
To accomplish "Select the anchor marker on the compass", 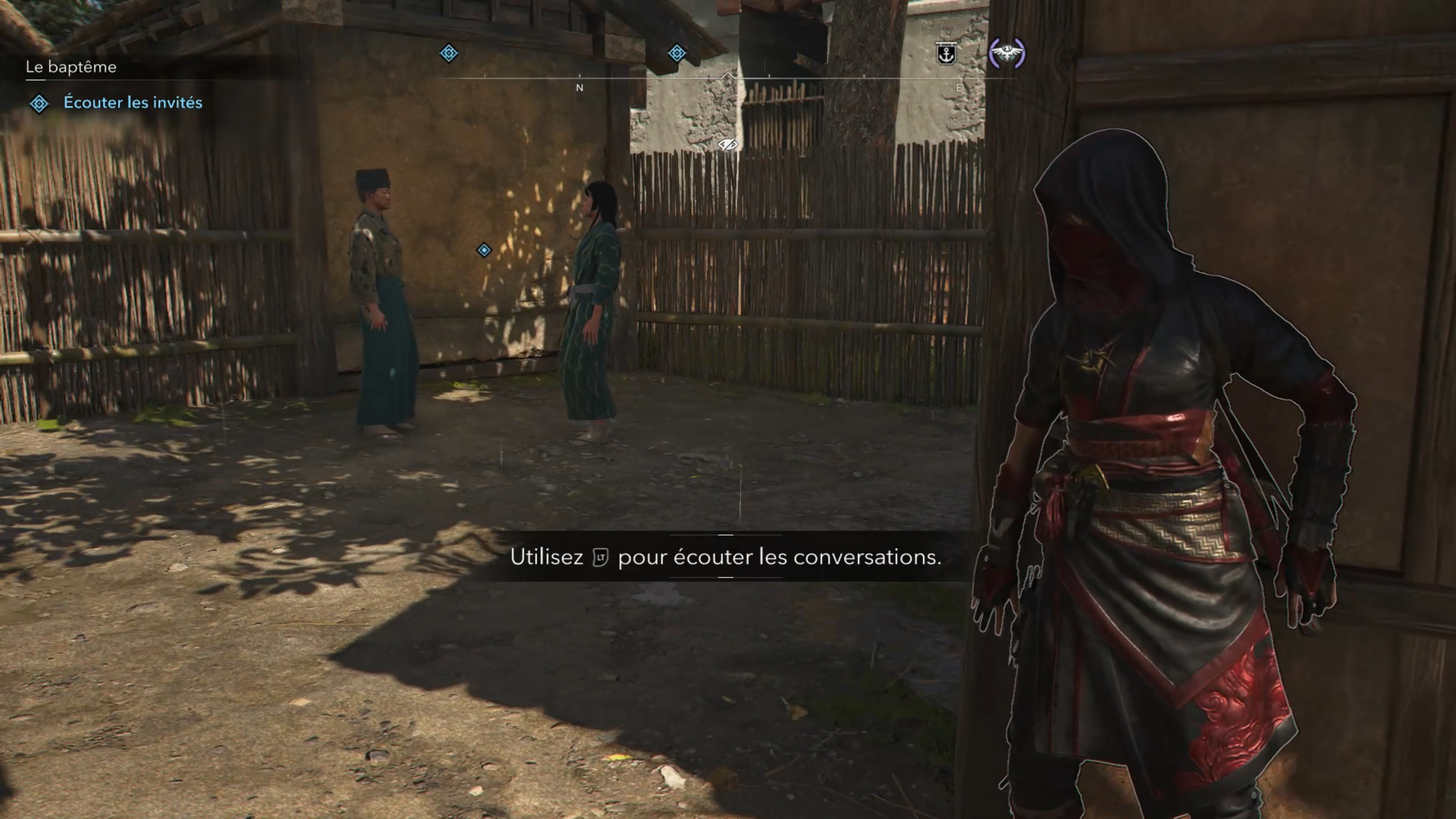I will click(x=946, y=54).
